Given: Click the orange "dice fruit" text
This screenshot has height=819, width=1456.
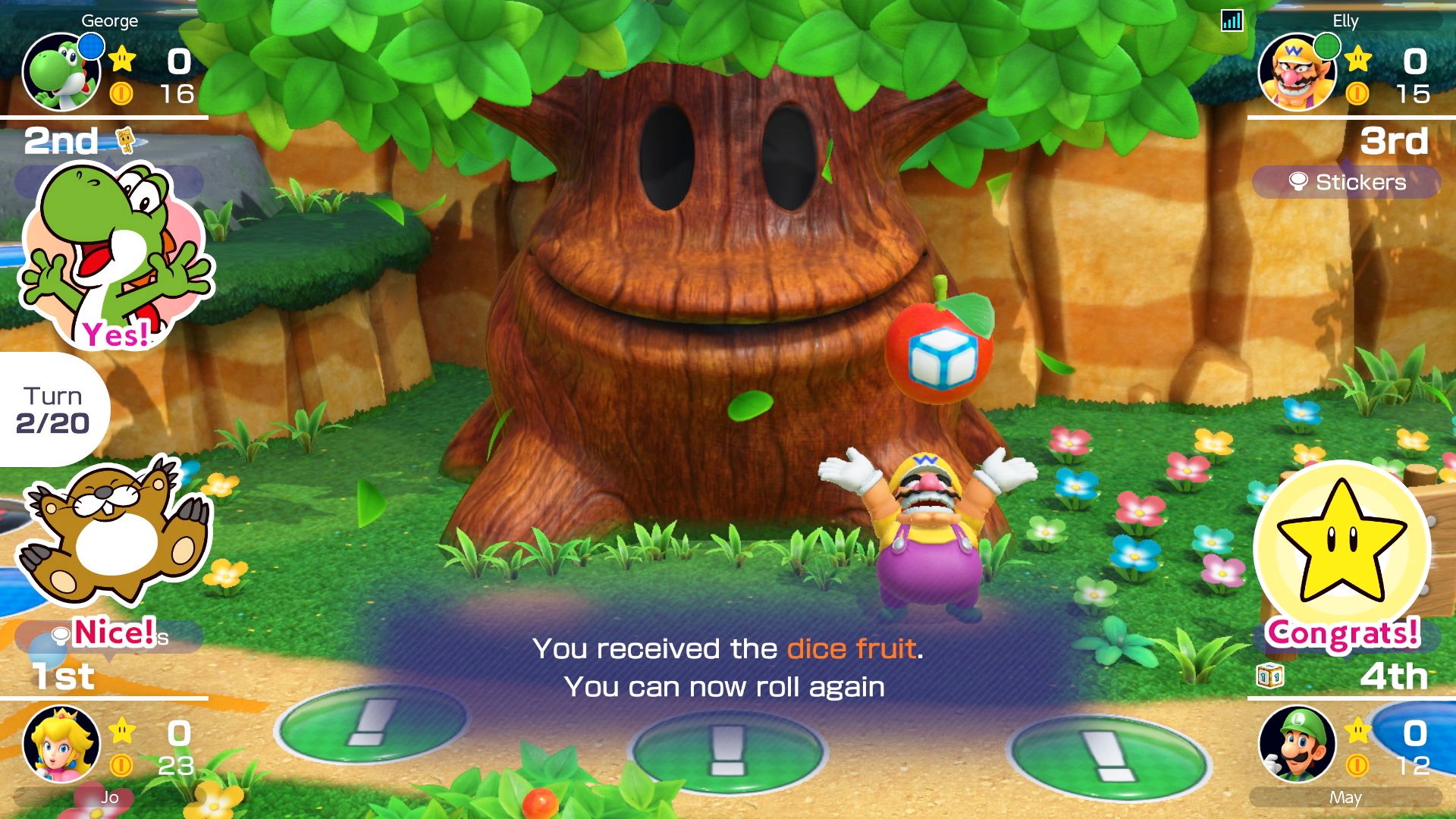Looking at the screenshot, I should [x=851, y=648].
